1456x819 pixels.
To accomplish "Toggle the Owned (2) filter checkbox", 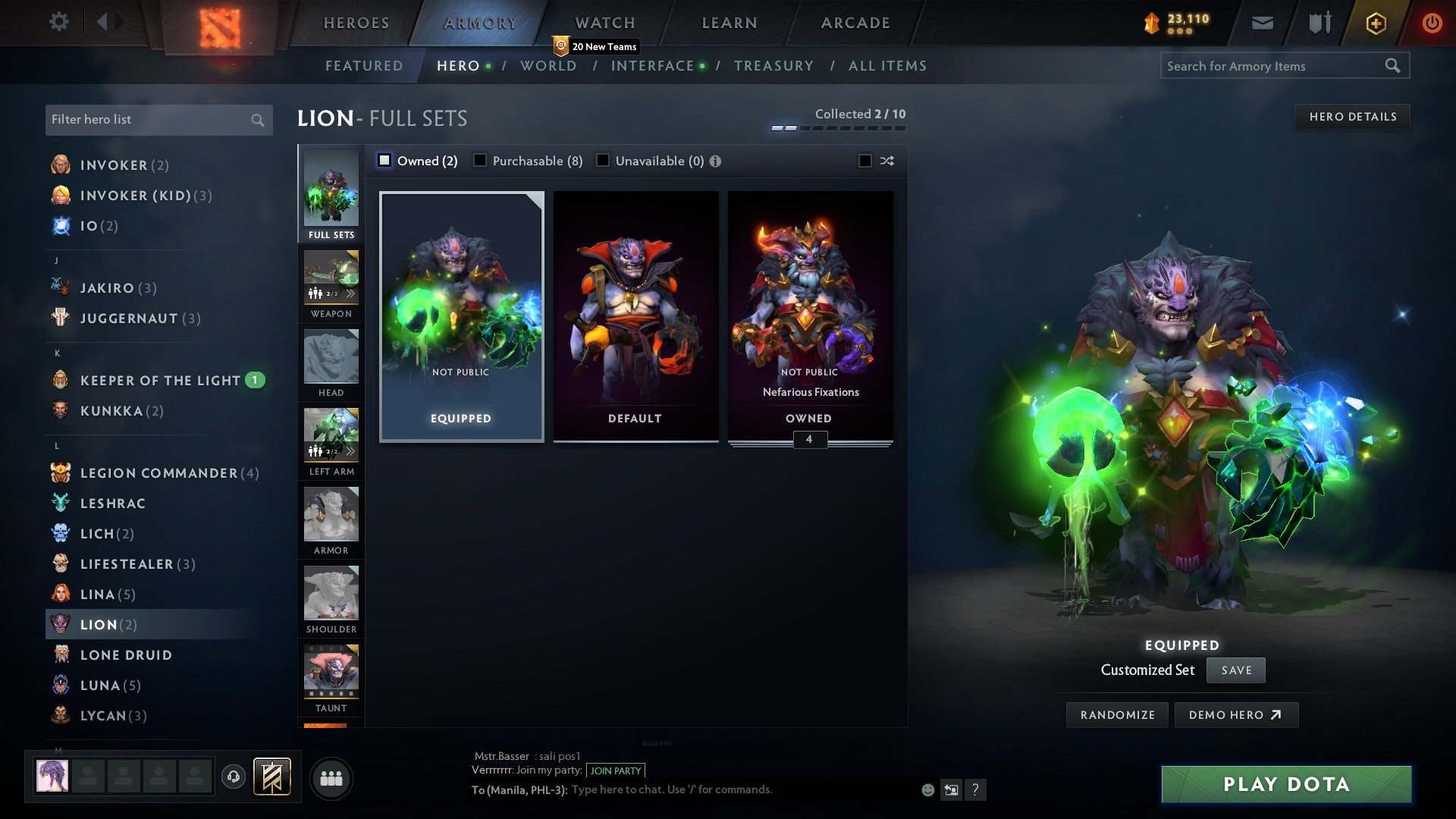I will [385, 160].
